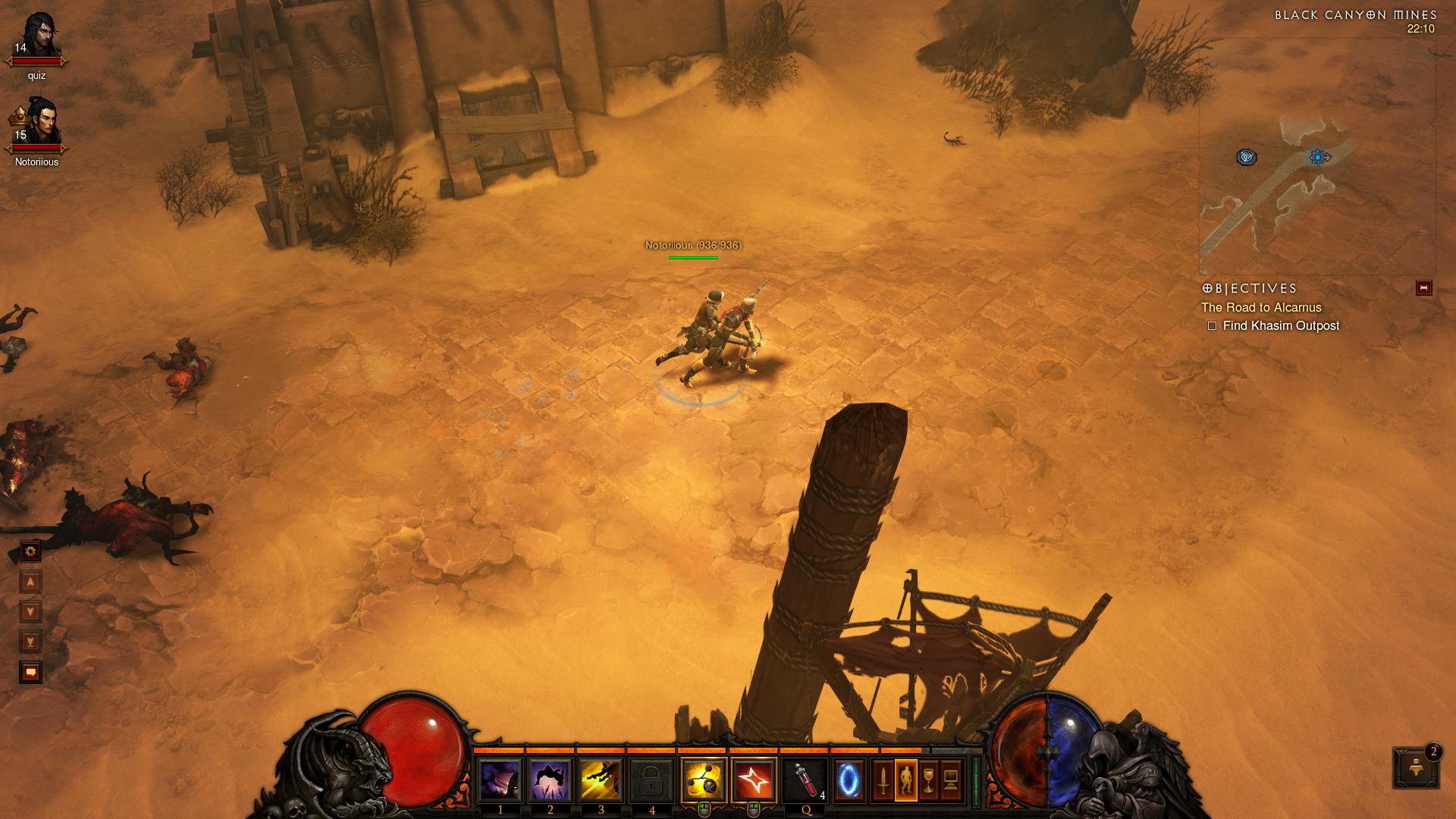The width and height of the screenshot is (1456, 819).
Task: Activate the hooded figure skill in slot 1
Action: pyautogui.click(x=500, y=780)
